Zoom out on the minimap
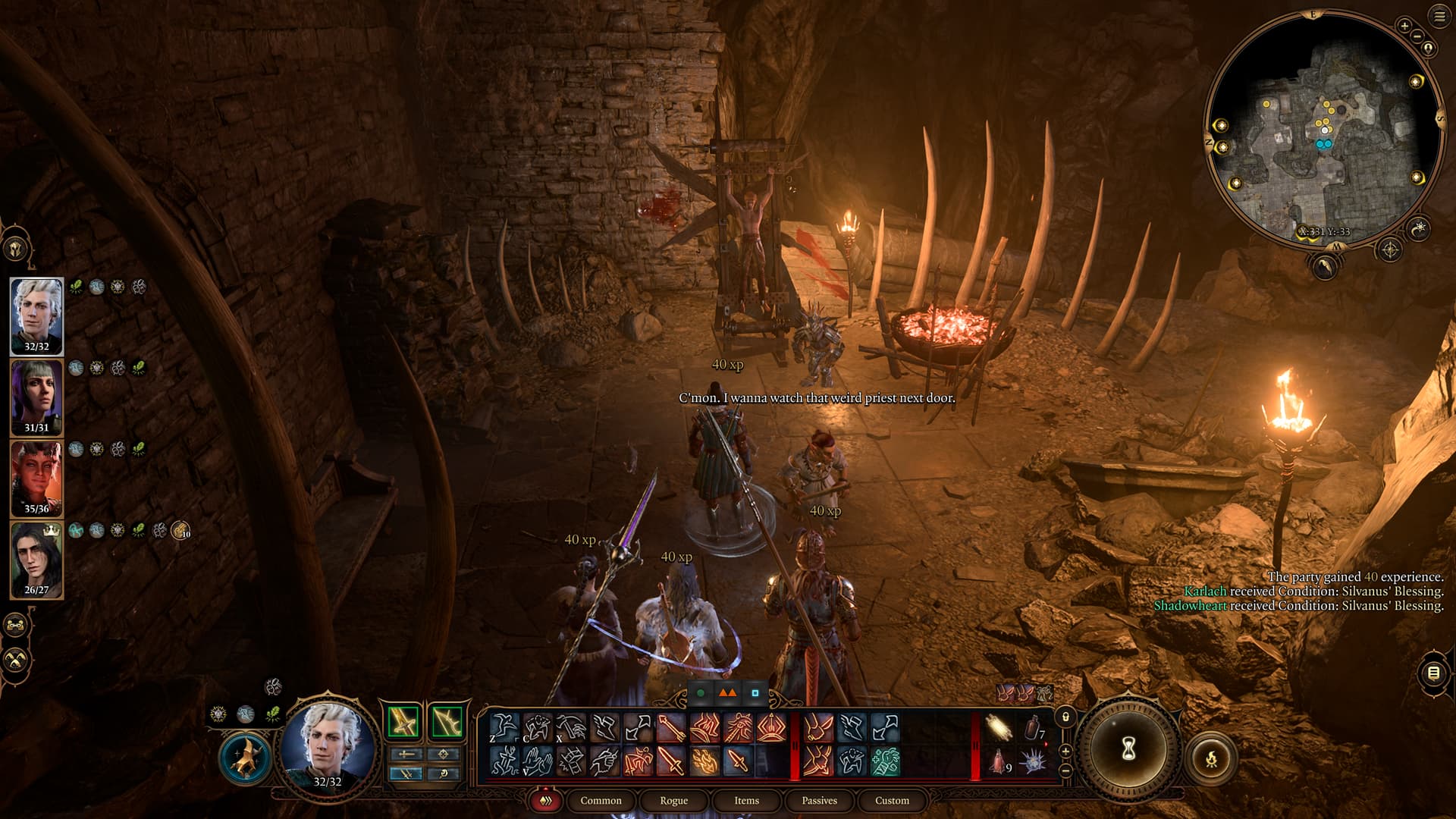1456x819 pixels. coord(1417,36)
